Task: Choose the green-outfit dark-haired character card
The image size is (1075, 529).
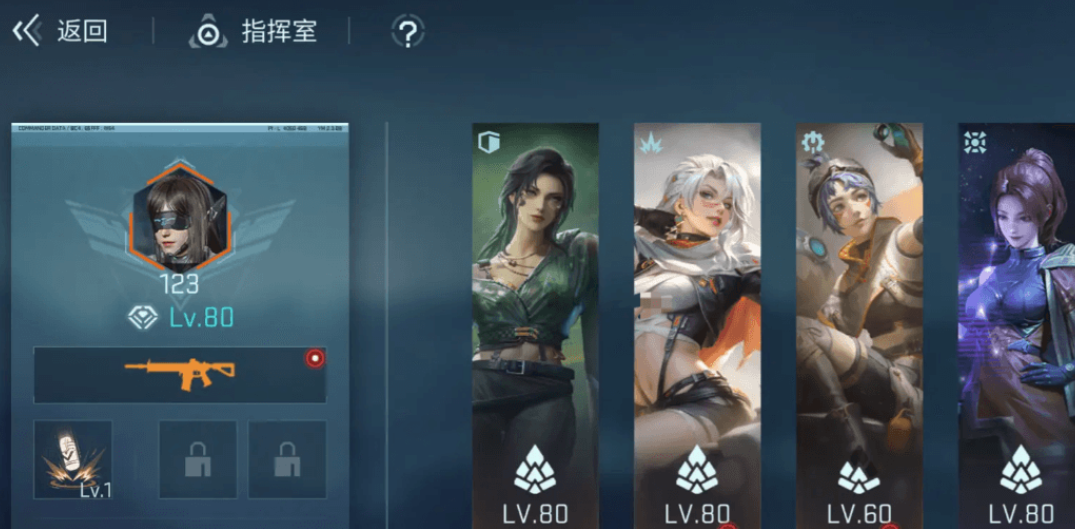Action: click(535, 320)
